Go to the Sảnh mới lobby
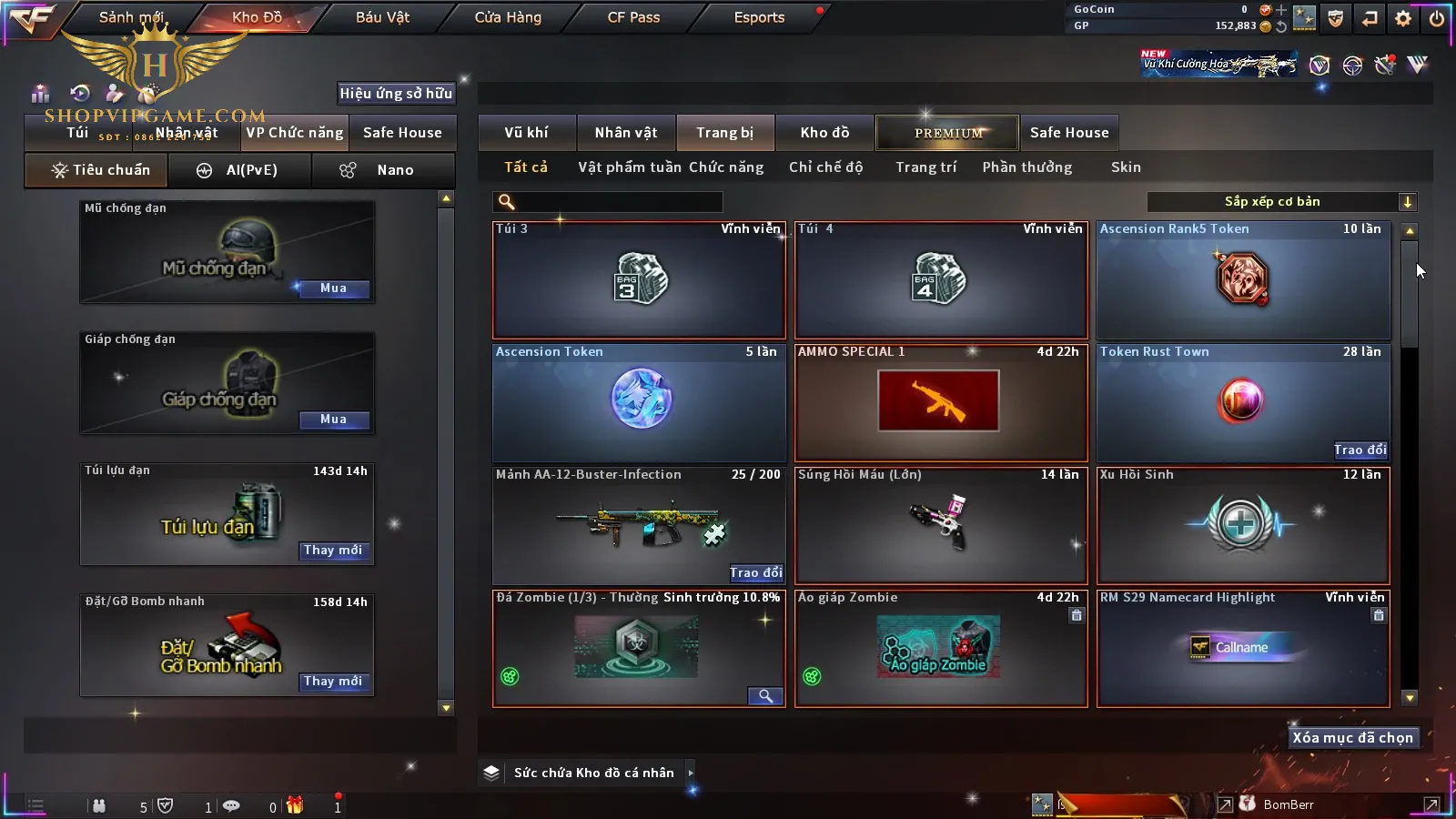Image resolution: width=1456 pixels, height=819 pixels. (131, 17)
